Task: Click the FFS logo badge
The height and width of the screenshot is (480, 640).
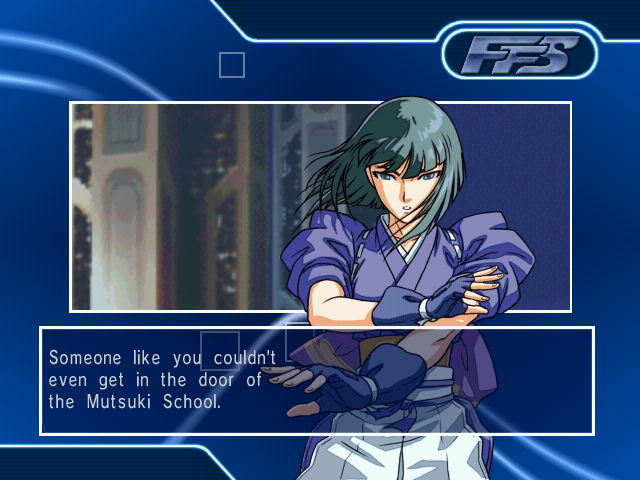Action: click(517, 54)
